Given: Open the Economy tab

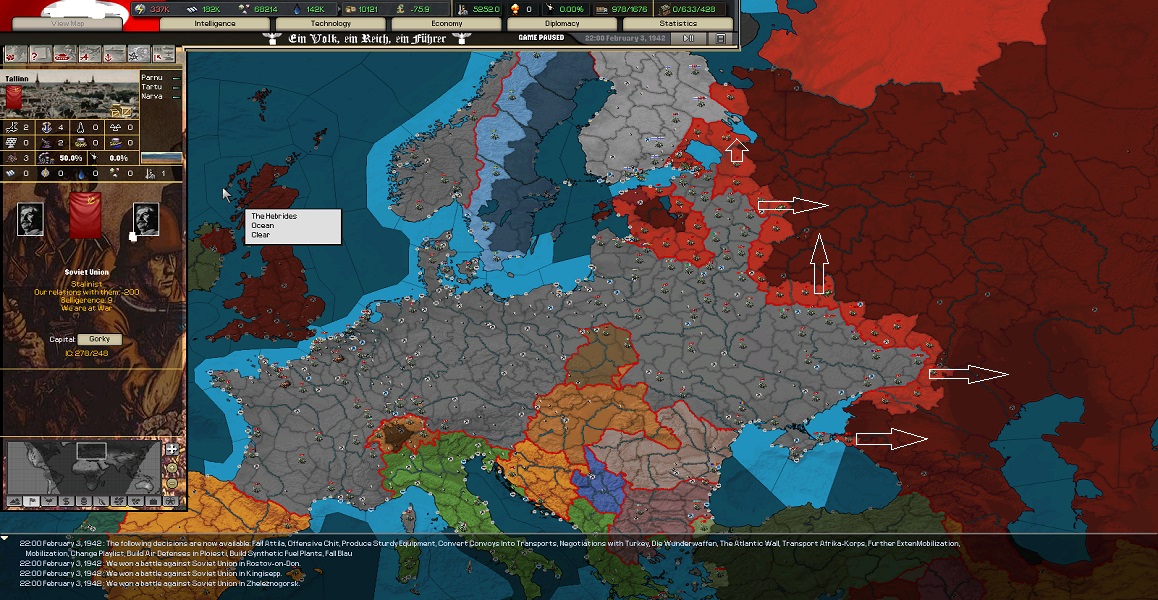Looking at the screenshot, I should (447, 23).
